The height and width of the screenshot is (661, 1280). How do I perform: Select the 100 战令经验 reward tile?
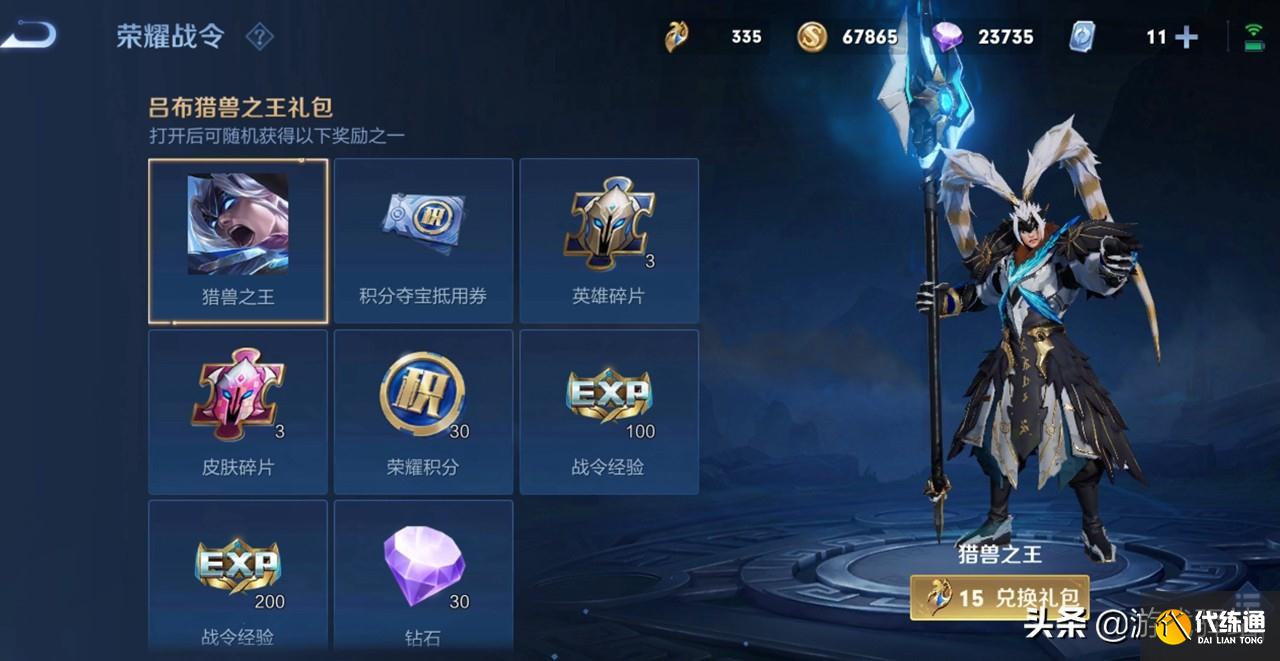click(x=609, y=412)
